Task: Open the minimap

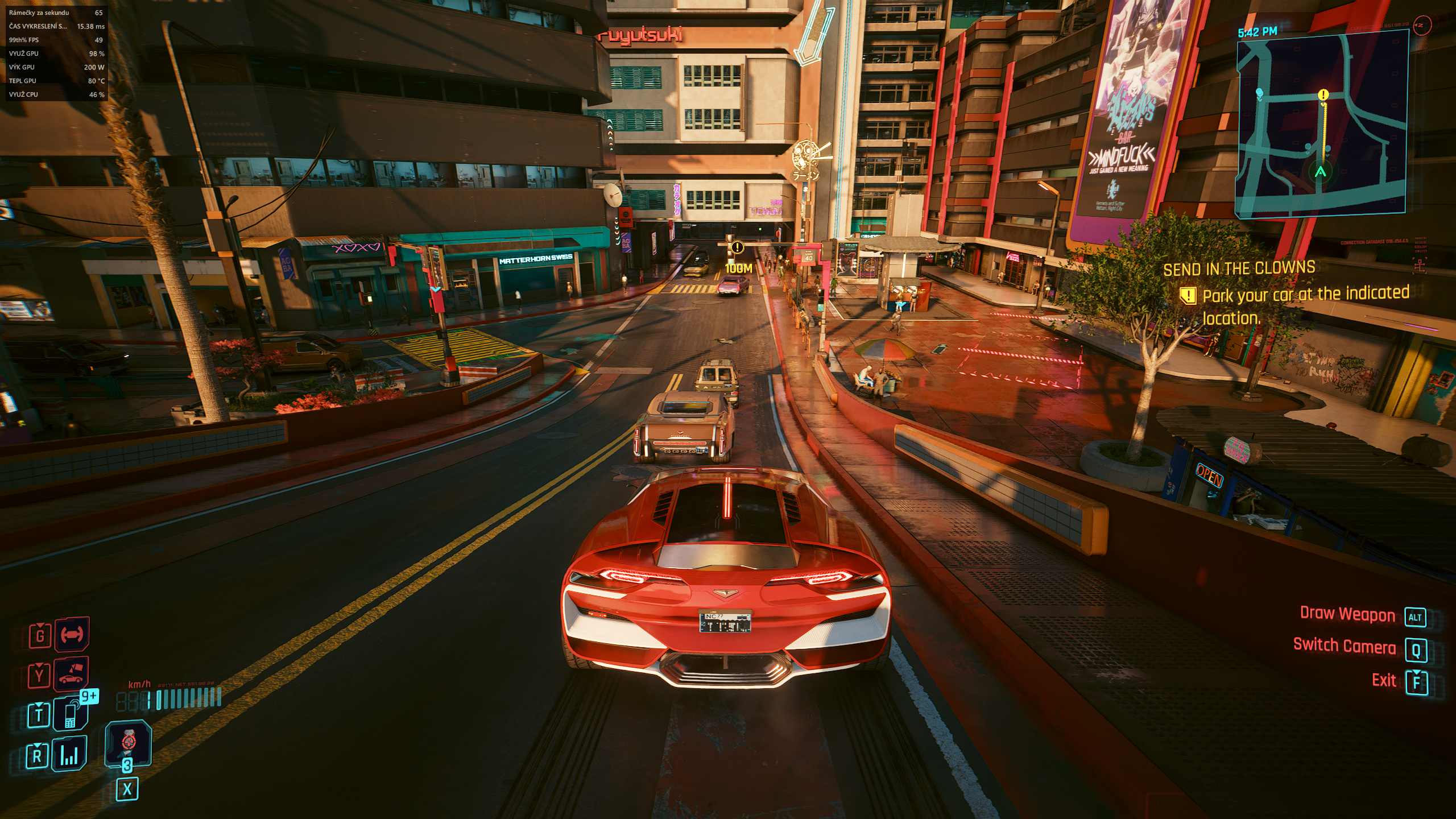Action: (1321, 122)
